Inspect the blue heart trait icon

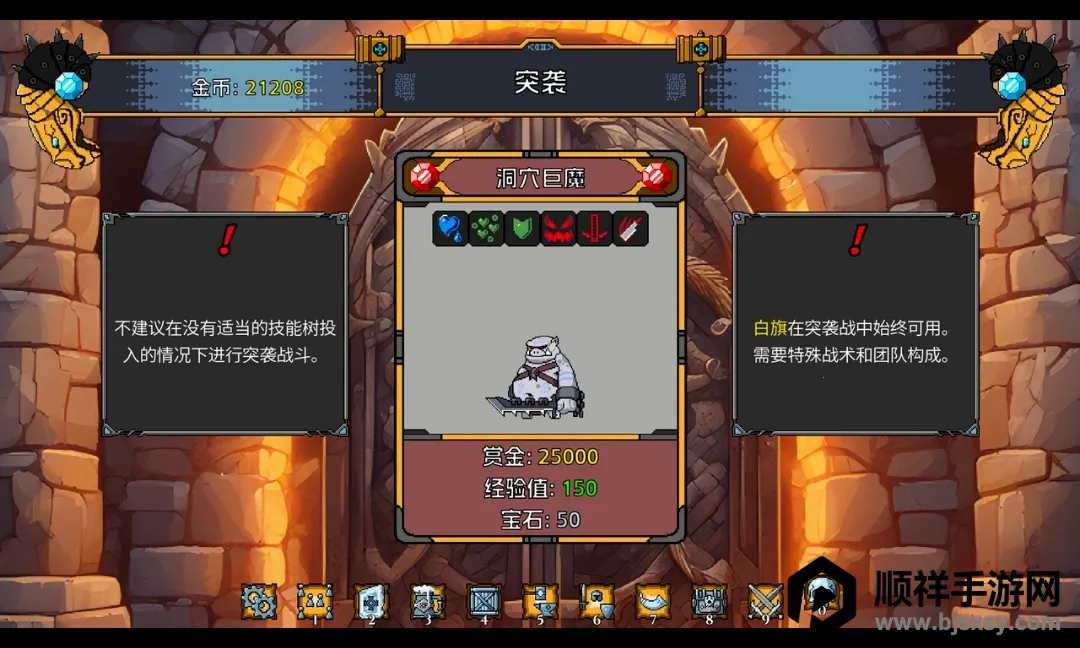[450, 229]
